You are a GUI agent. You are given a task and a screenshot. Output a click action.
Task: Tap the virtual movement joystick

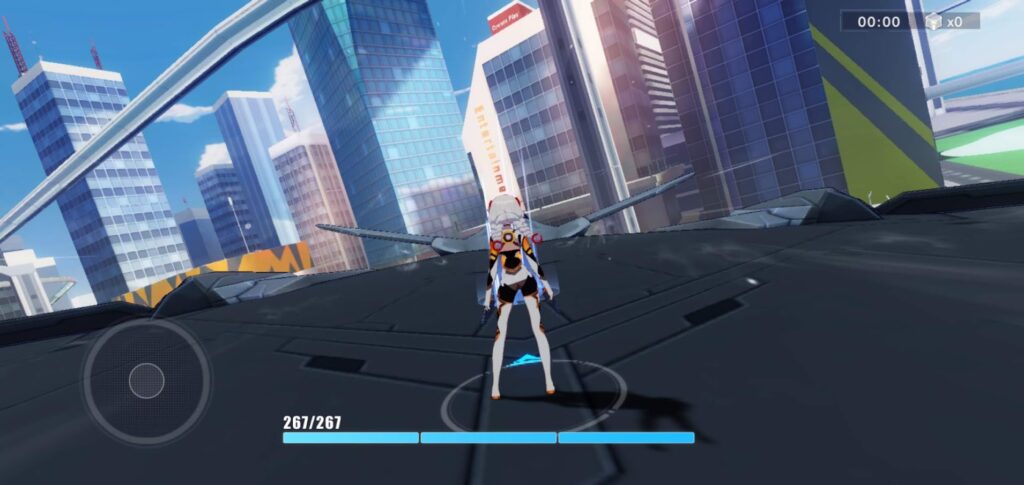146,380
